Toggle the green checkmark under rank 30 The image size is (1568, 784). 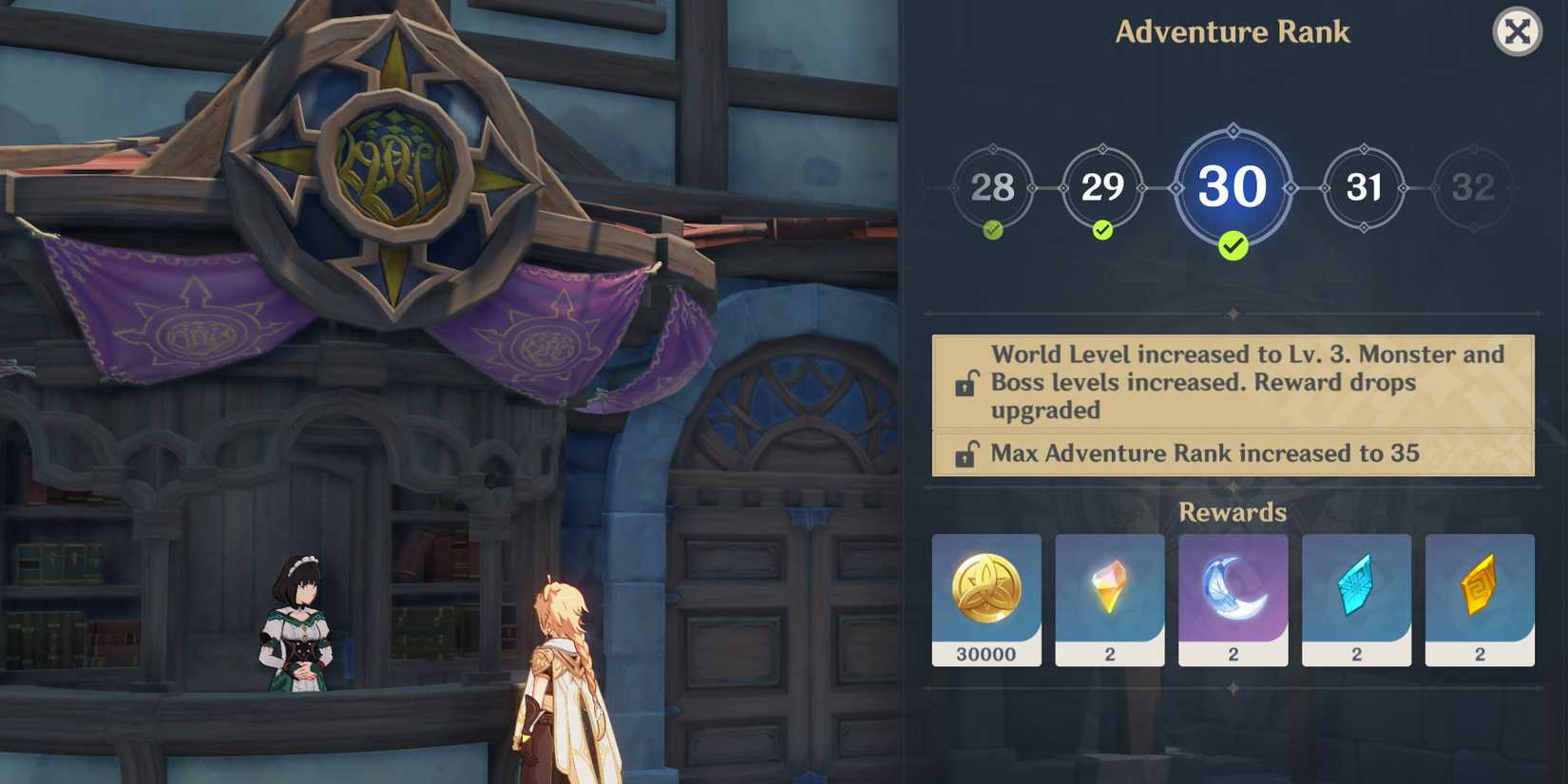[1233, 247]
